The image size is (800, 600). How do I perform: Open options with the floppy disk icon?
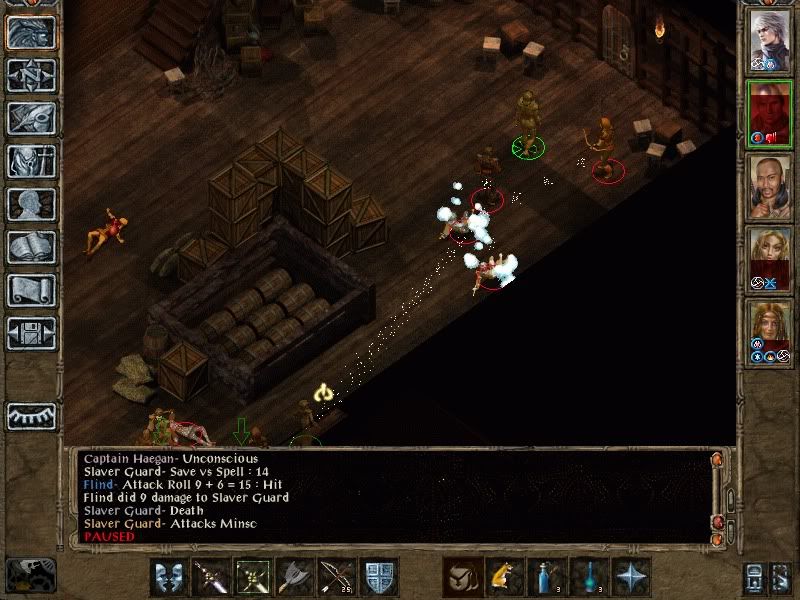pos(31,332)
